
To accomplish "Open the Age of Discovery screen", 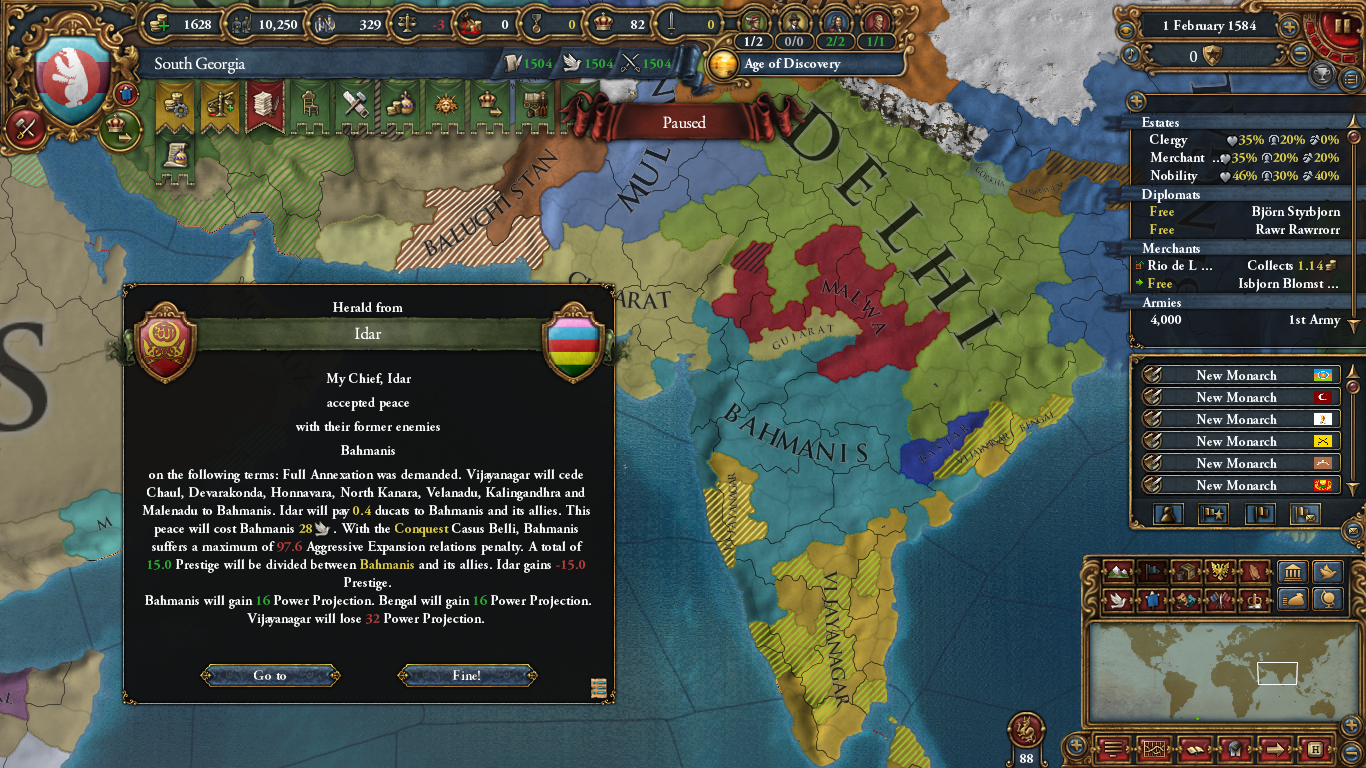I will click(790, 65).
